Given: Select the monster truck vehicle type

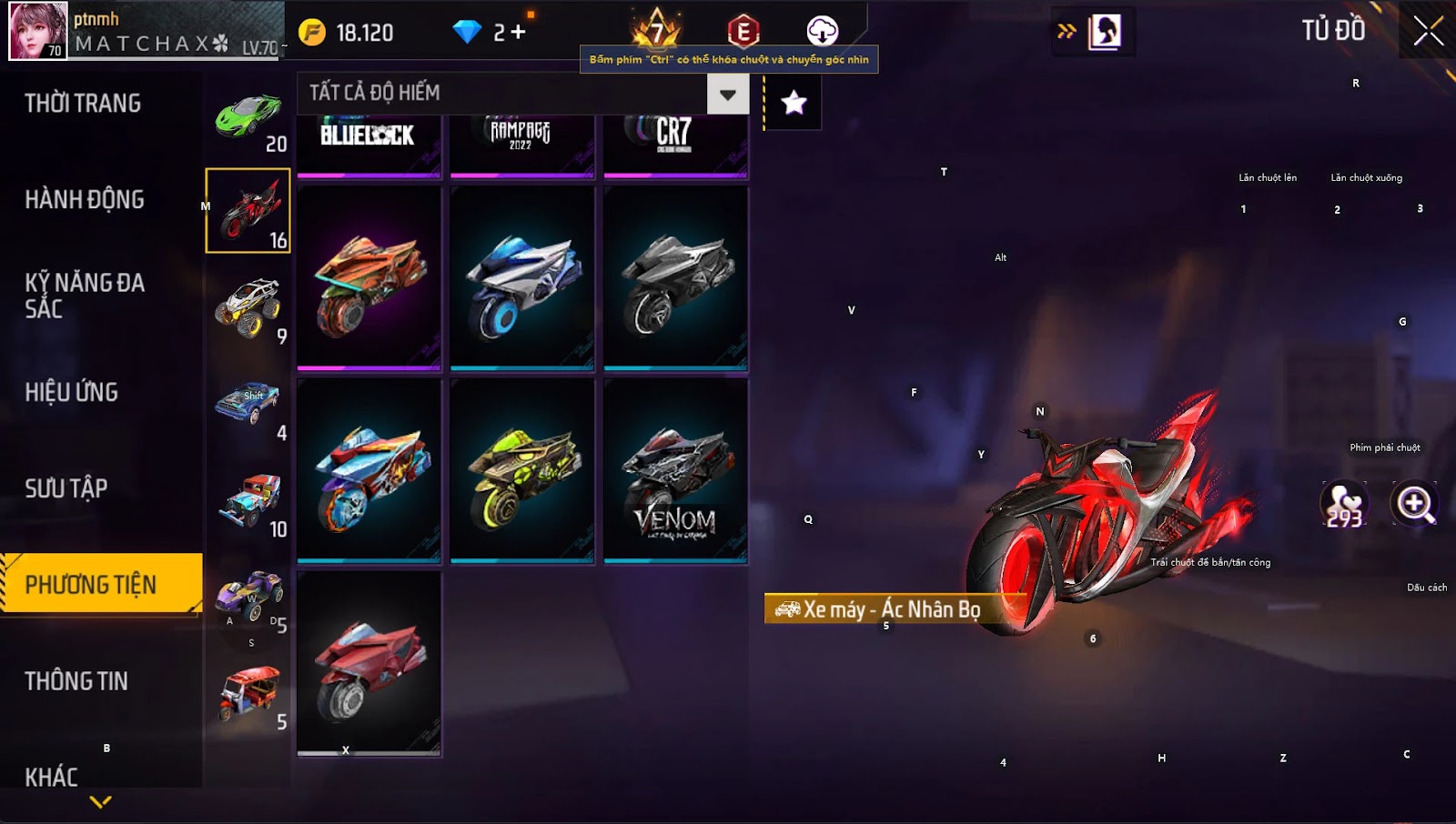Looking at the screenshot, I should (x=248, y=307).
